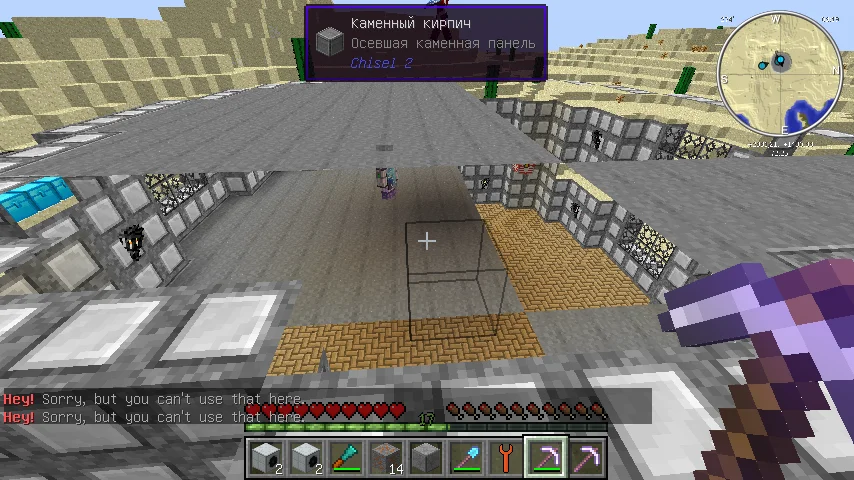Select the stone brick stack of 14
Viewport: 854px width, 480px height.
(386, 459)
